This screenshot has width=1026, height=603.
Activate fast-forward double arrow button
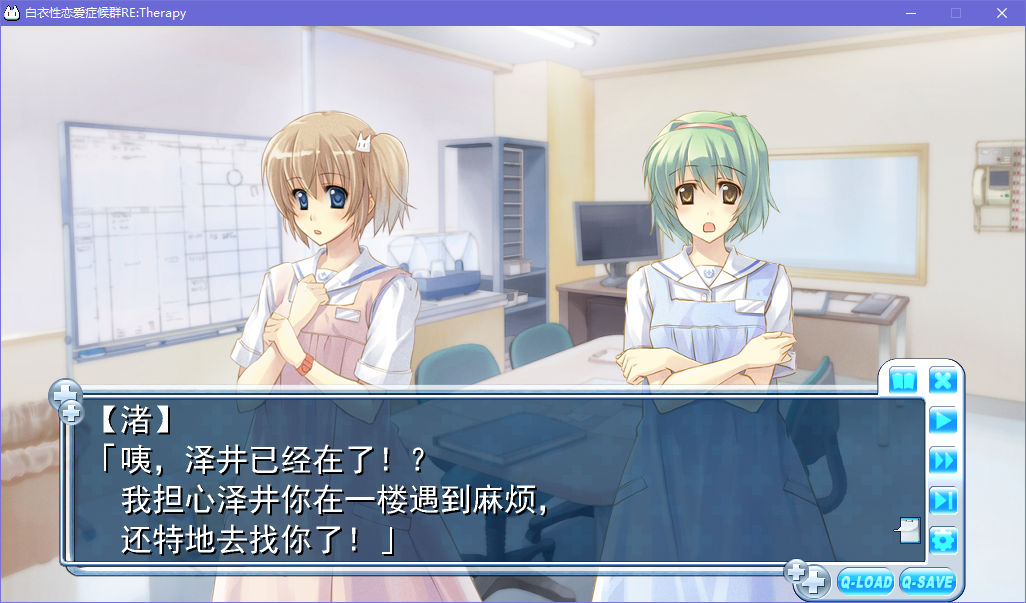coord(943,460)
